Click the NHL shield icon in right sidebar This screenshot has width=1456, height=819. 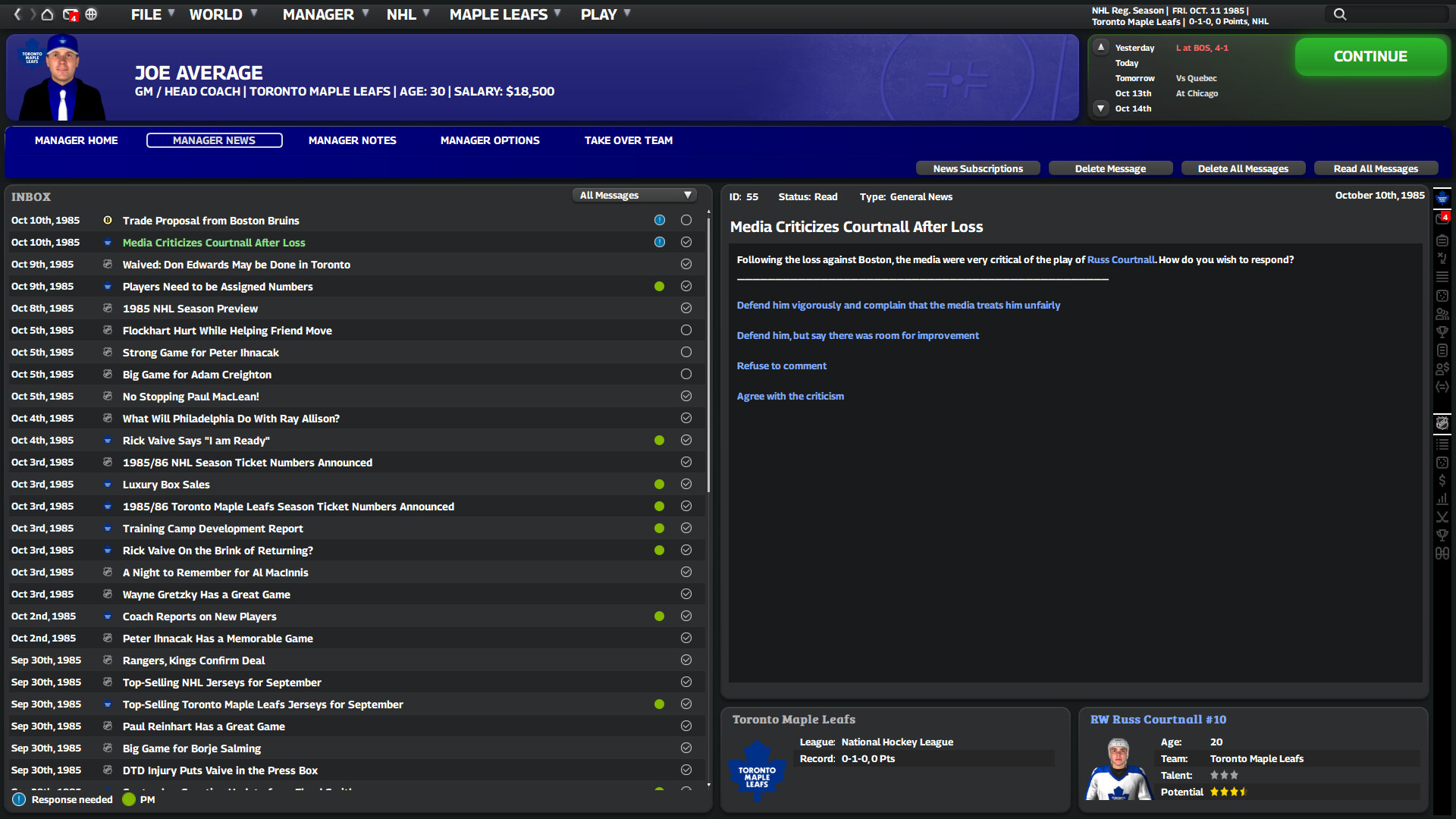coord(1443,423)
